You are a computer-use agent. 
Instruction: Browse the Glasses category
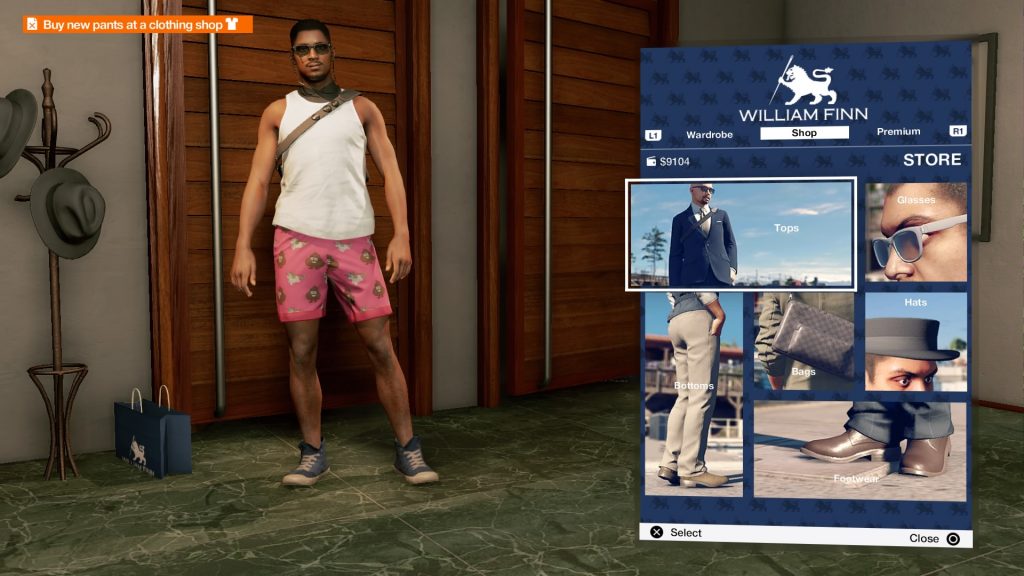point(915,232)
